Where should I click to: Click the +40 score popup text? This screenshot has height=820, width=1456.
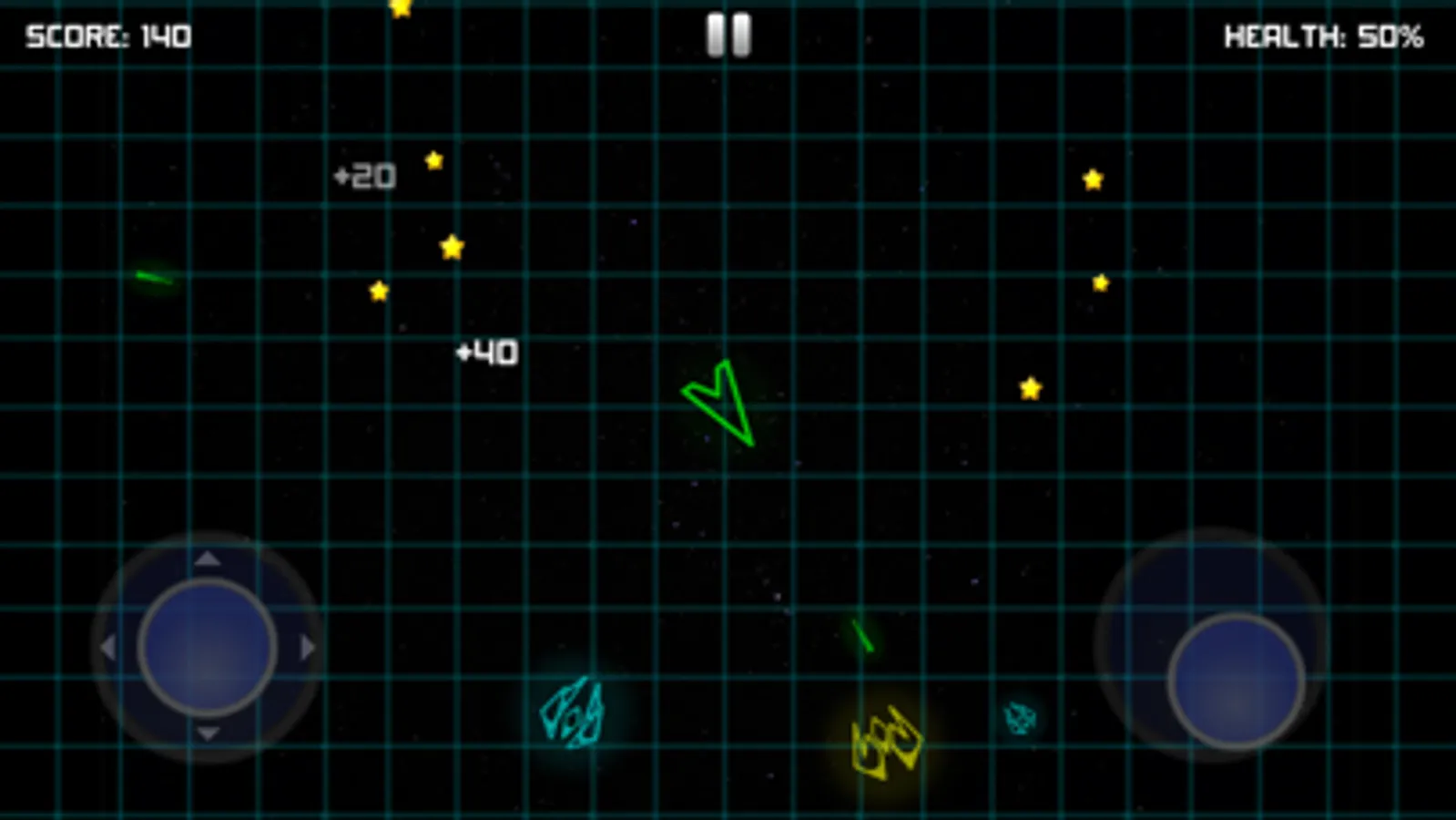(x=486, y=352)
